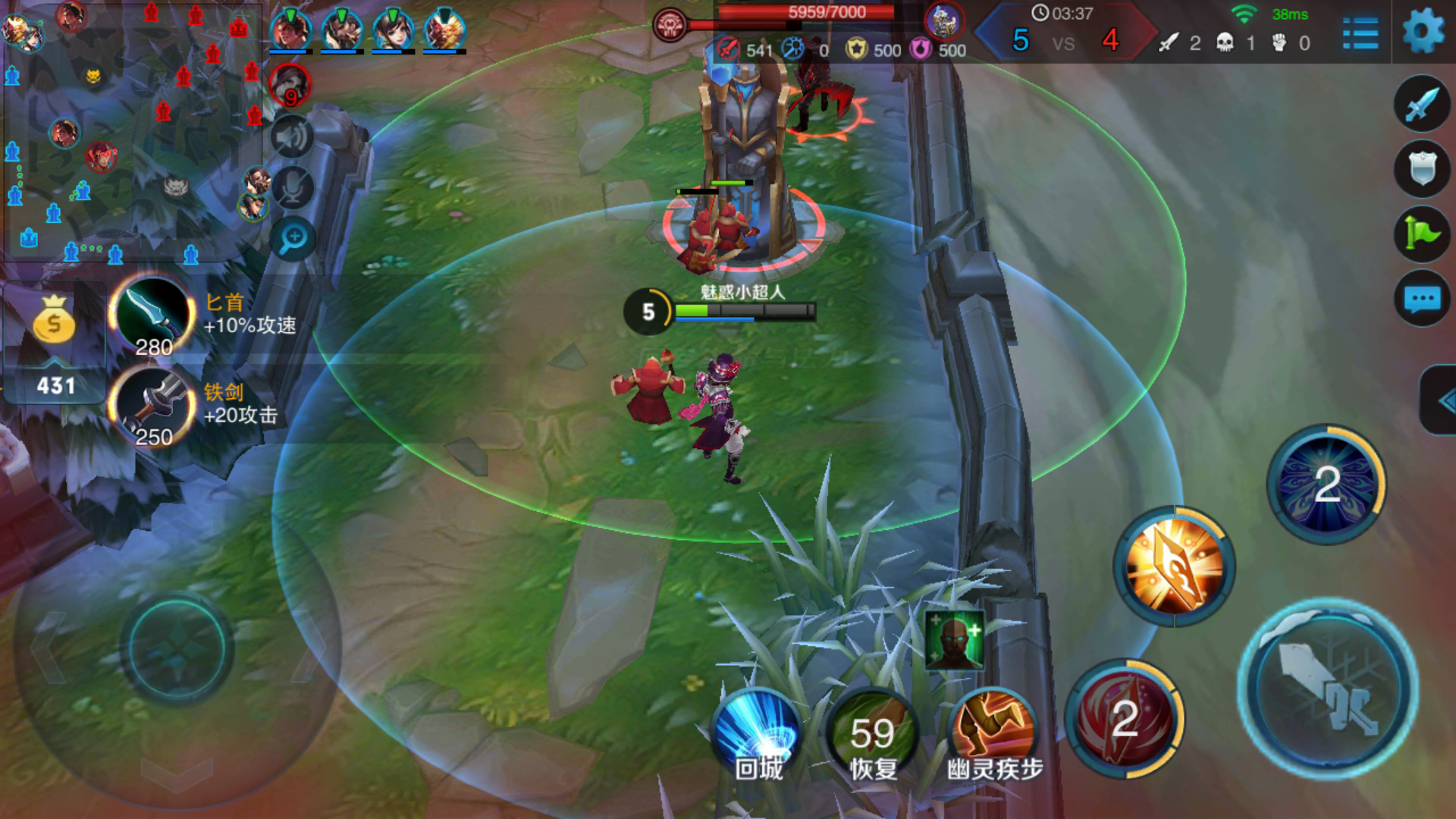The image size is (1456, 819).
Task: Open the settings gear menu
Action: pyautogui.click(x=1423, y=32)
